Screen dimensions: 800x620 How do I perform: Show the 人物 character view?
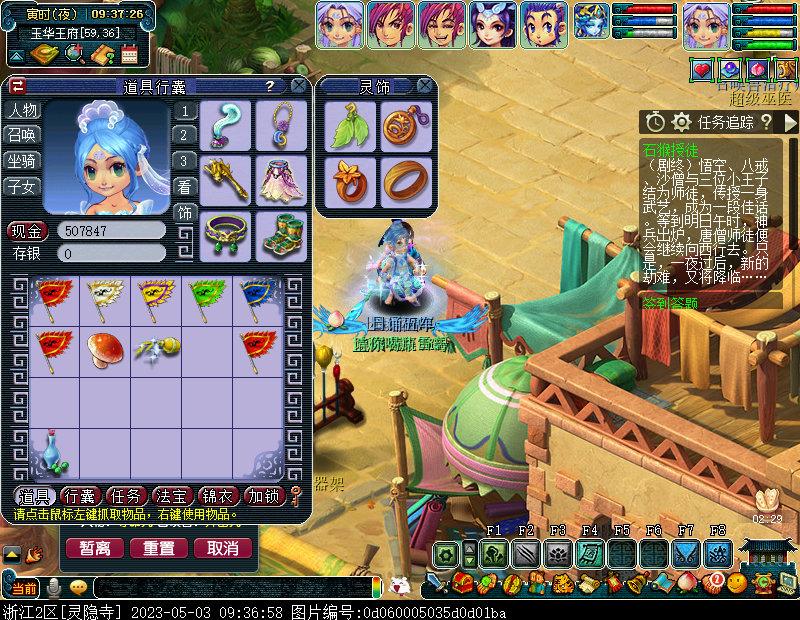(x=23, y=110)
